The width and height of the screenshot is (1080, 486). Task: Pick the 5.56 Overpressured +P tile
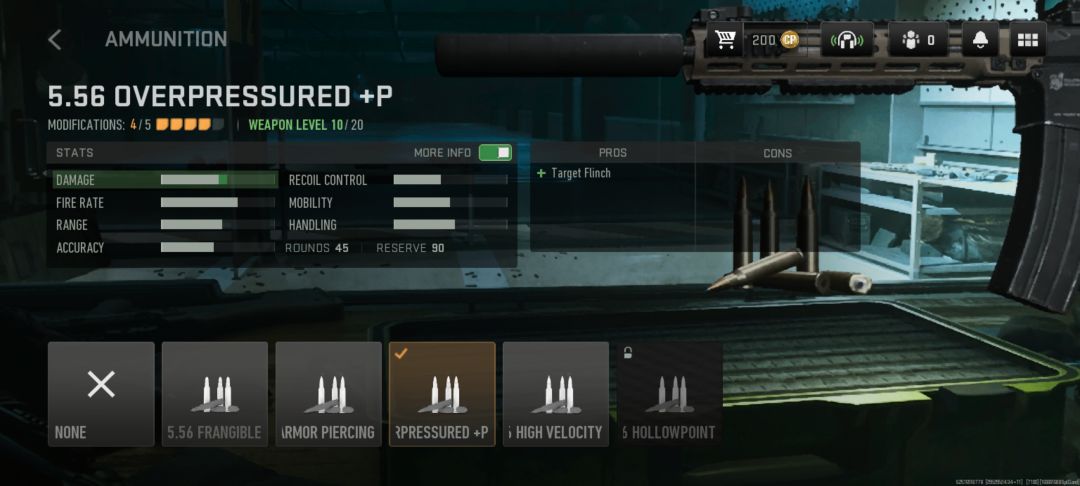(x=442, y=394)
